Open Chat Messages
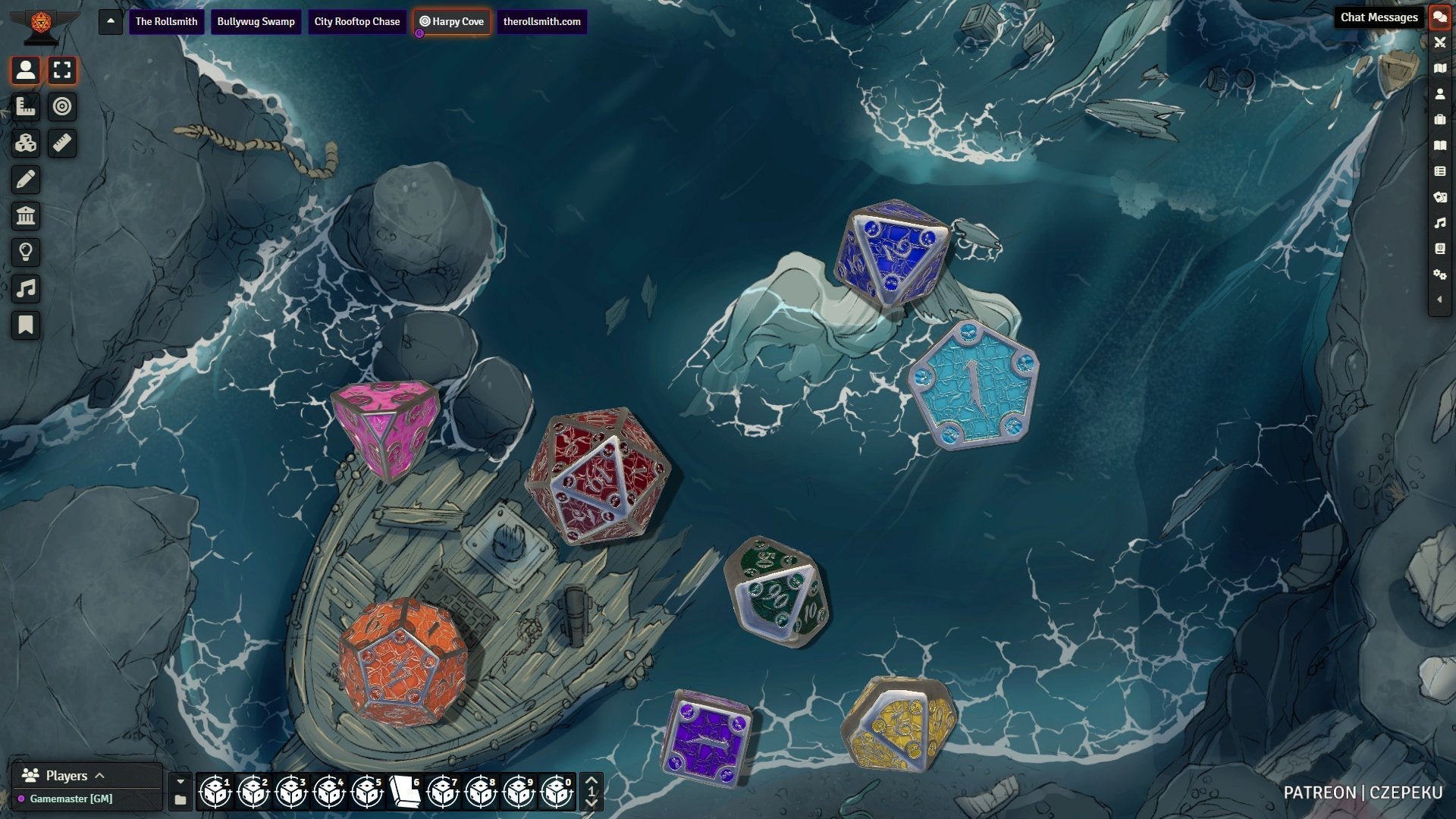1456x819 pixels. tap(1440, 17)
